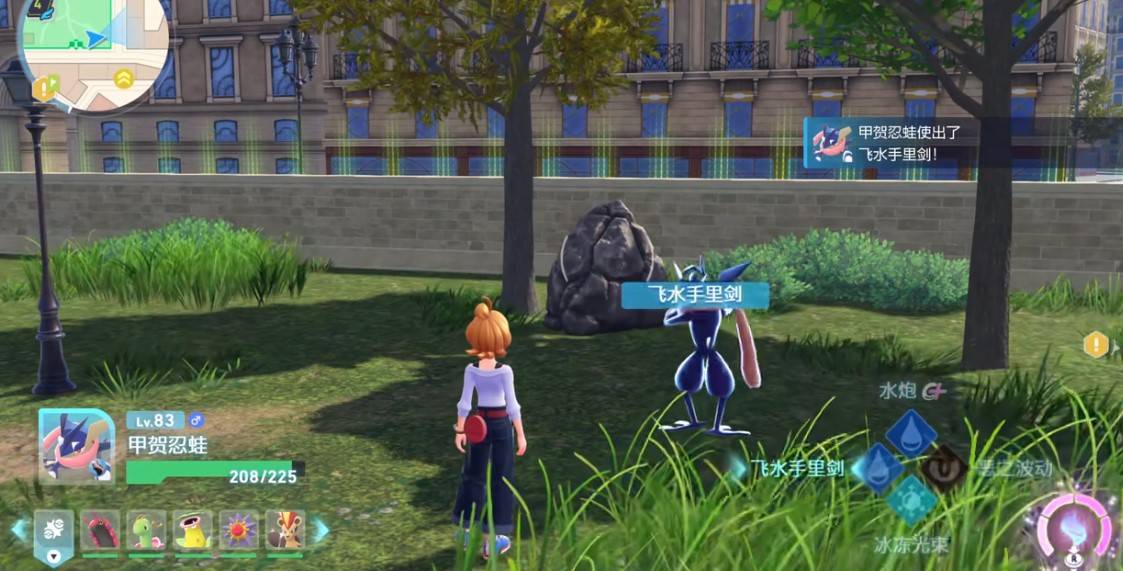Trigger the pink Mega Evolution orb
This screenshot has height=571, width=1123.
coord(1075,527)
